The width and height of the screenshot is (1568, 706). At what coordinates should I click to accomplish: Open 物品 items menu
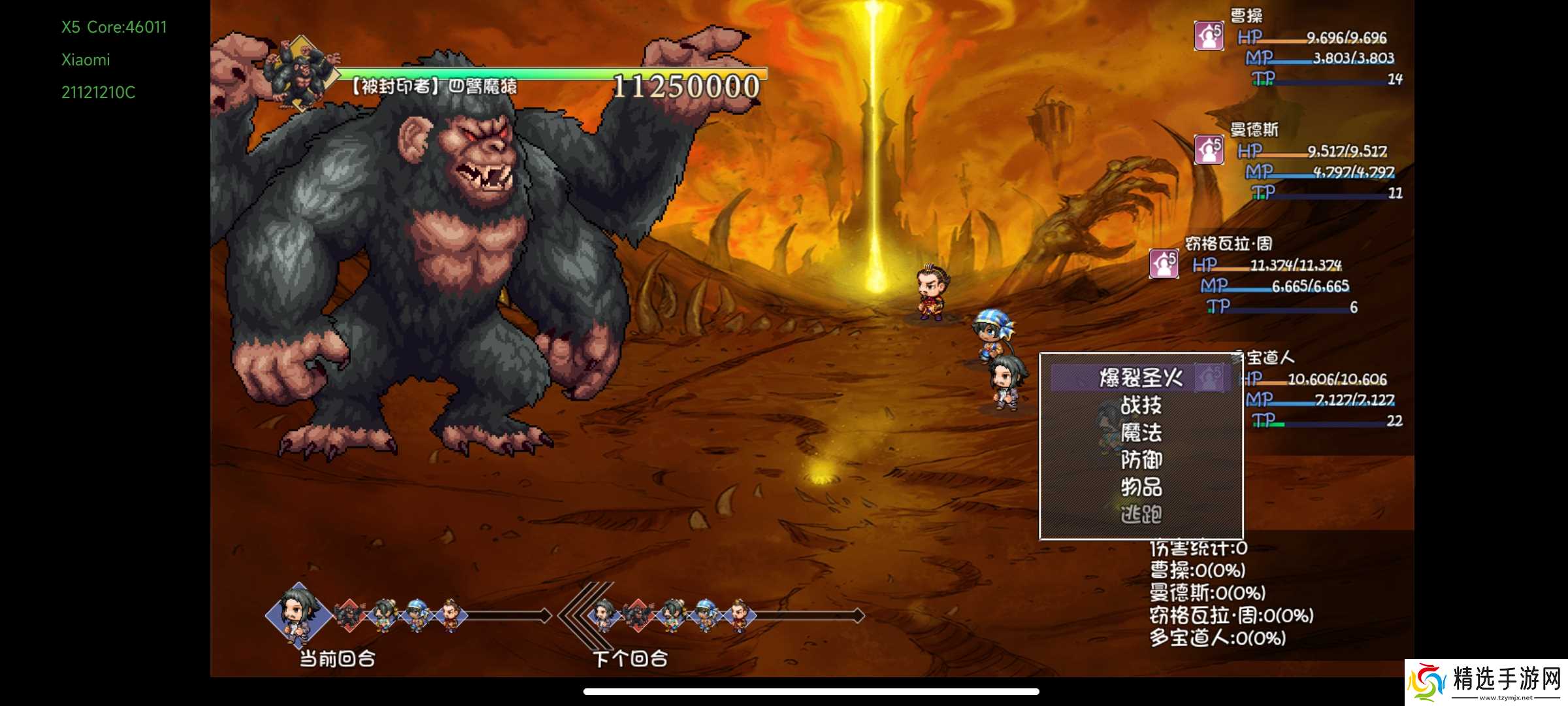[1141, 487]
